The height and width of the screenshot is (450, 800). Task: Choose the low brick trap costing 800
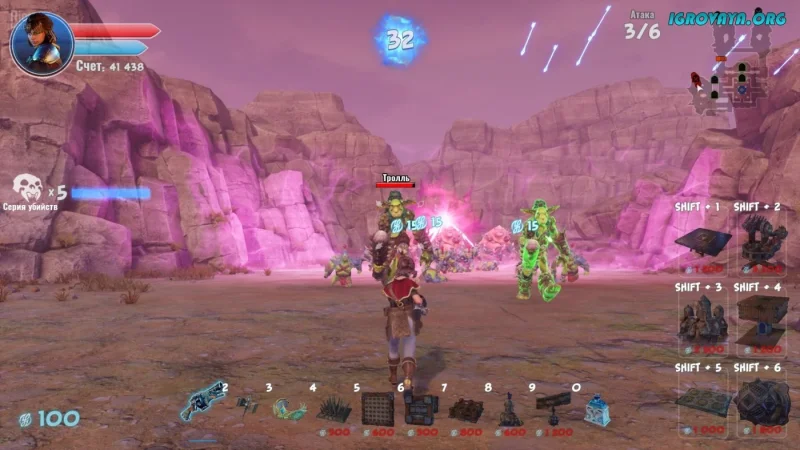465,409
